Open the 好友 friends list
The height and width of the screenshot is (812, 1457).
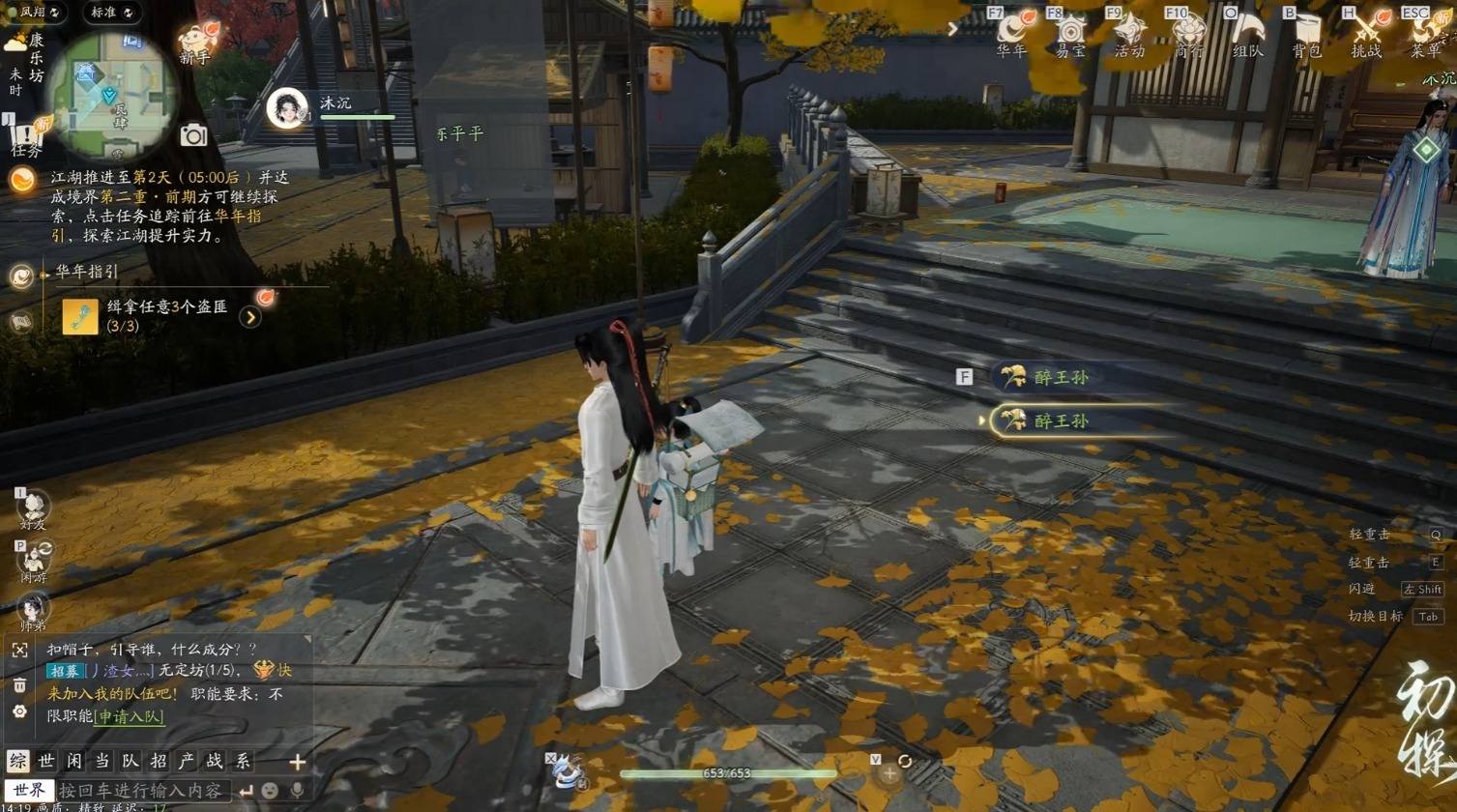click(x=33, y=507)
